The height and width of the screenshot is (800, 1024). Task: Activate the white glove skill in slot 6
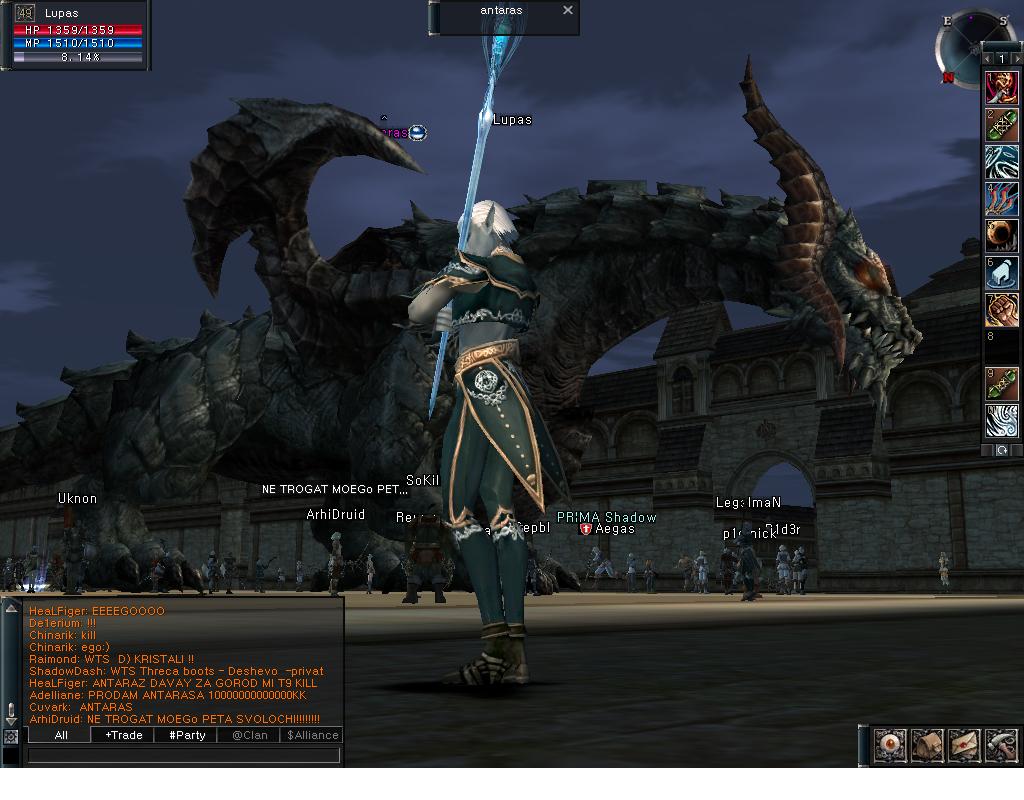[1001, 273]
